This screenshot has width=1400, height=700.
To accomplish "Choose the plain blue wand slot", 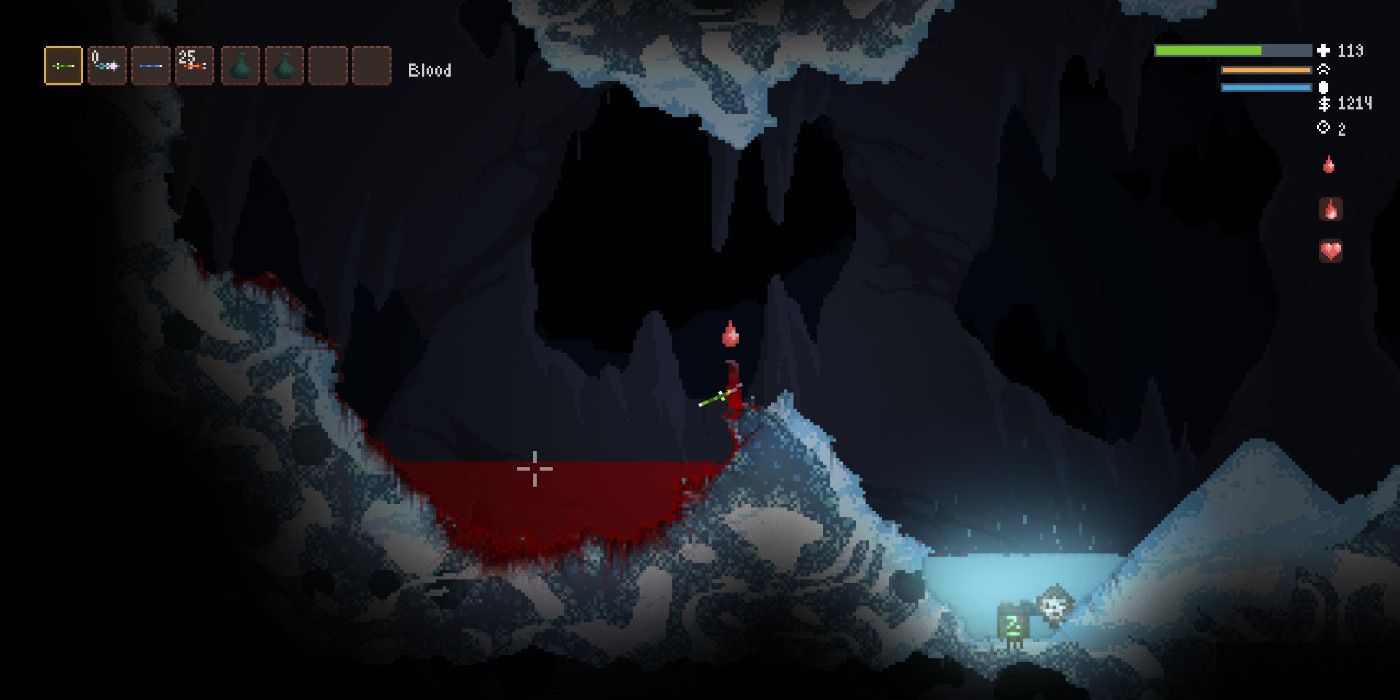I will coord(150,66).
